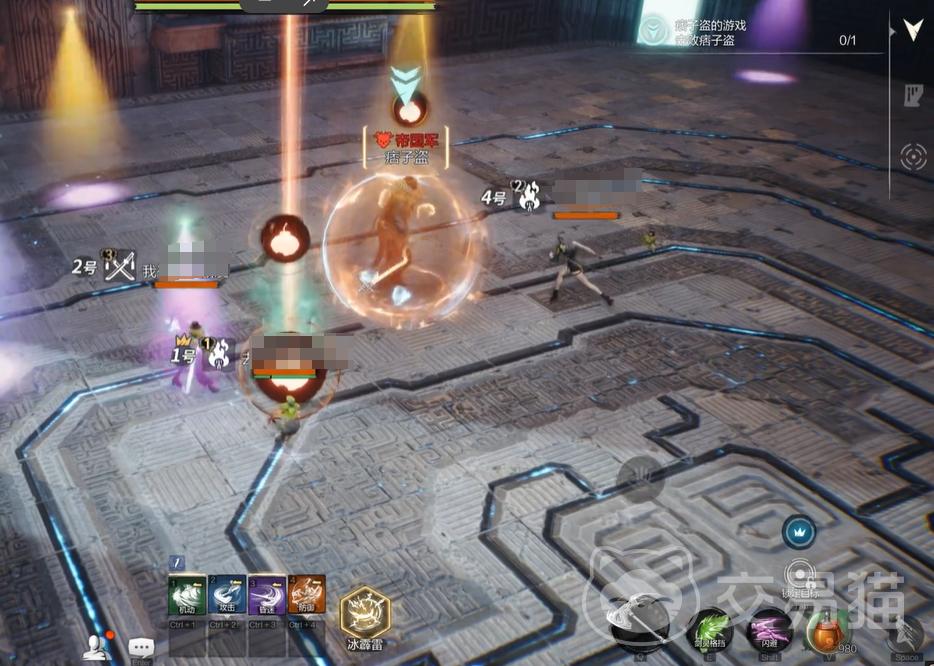Select the orange 防御 skill card
The height and width of the screenshot is (666, 934).
pyautogui.click(x=307, y=596)
